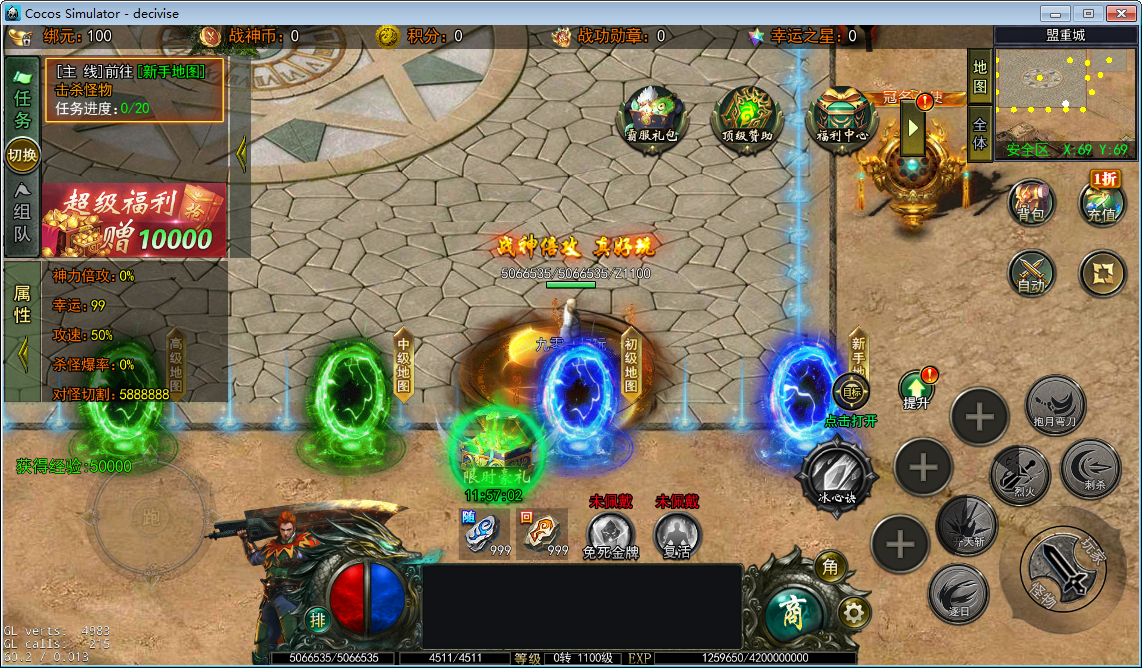Switch to the 任务 quest tab
This screenshot has height=668, width=1142.
(22, 96)
